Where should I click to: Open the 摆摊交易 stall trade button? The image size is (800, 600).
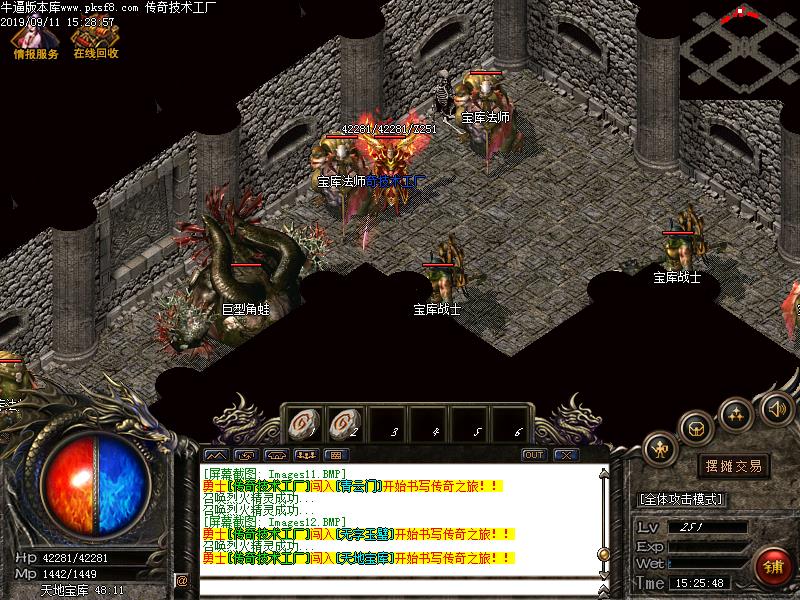point(733,466)
